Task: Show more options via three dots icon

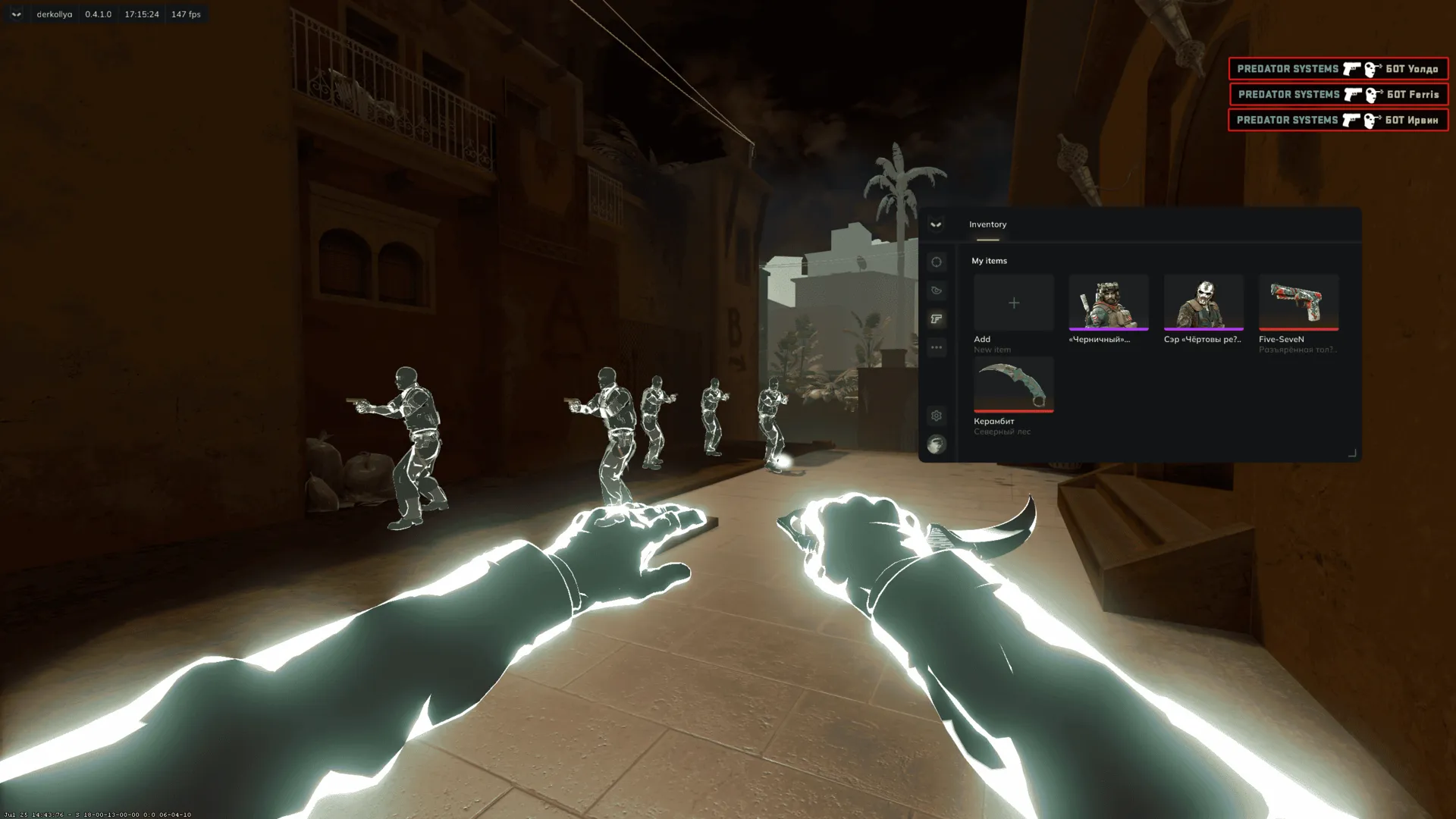Action: 937,347
